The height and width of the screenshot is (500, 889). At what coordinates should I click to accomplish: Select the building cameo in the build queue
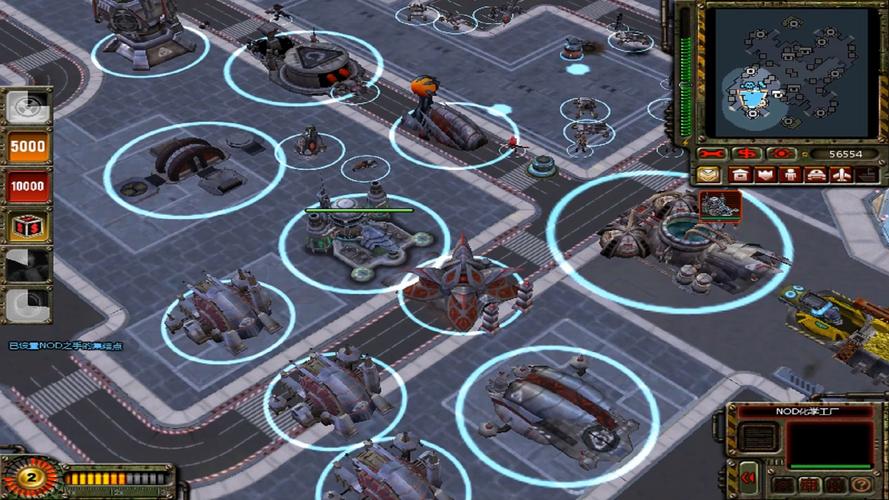pos(720,204)
